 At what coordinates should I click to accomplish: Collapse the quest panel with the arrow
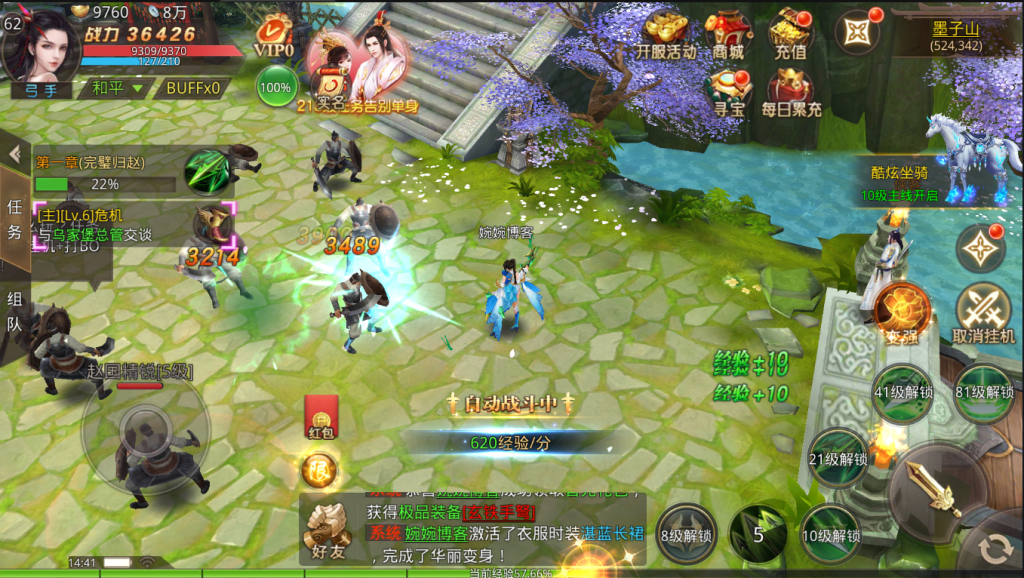click(15, 154)
